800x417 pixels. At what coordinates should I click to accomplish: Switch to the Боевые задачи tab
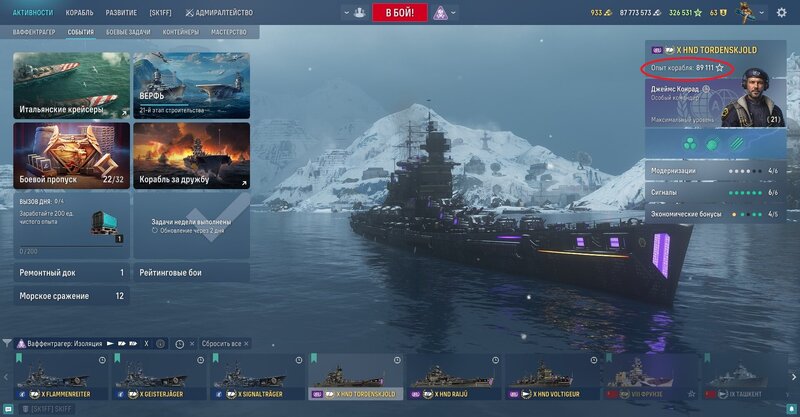[130, 32]
